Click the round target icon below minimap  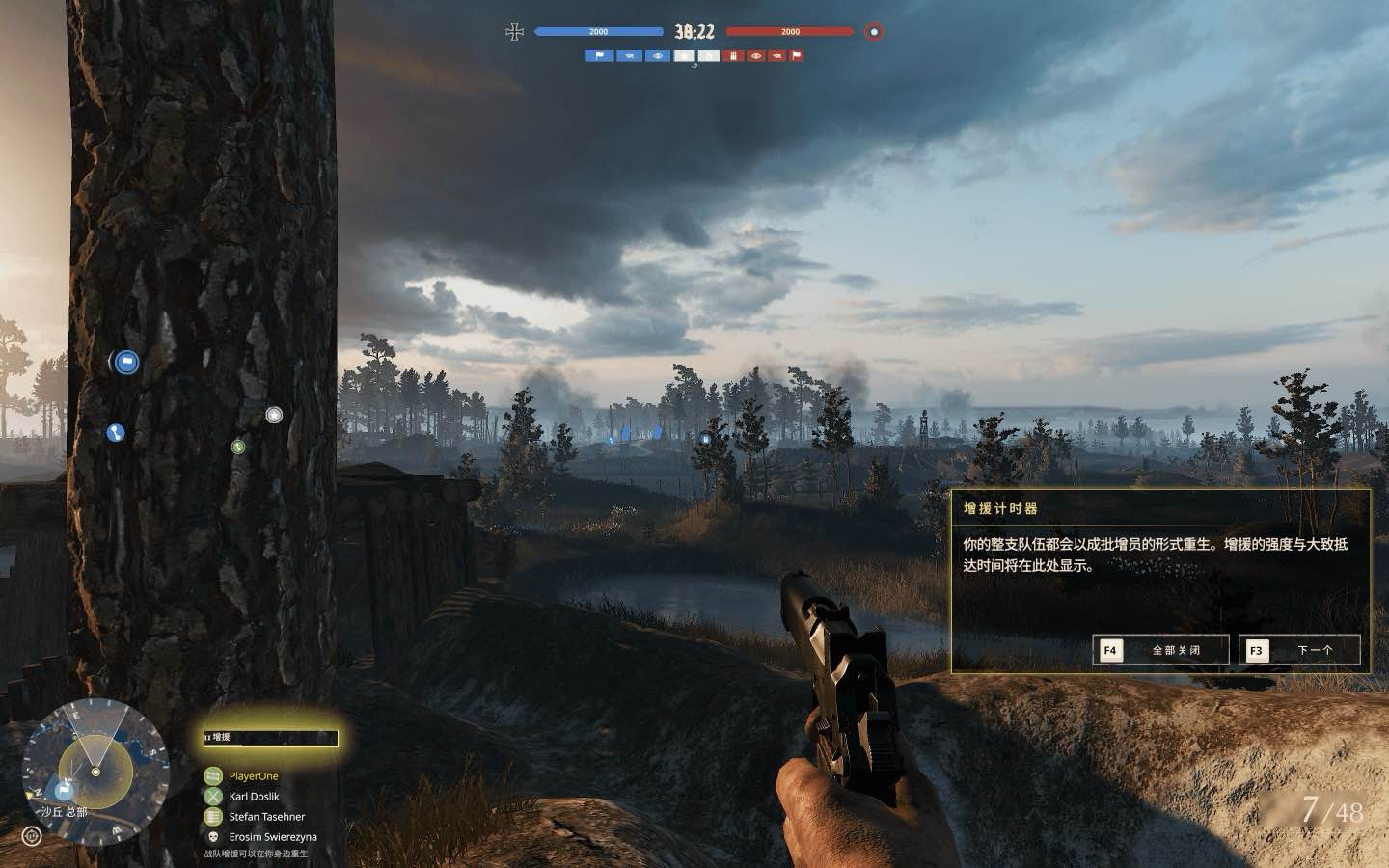tap(32, 835)
